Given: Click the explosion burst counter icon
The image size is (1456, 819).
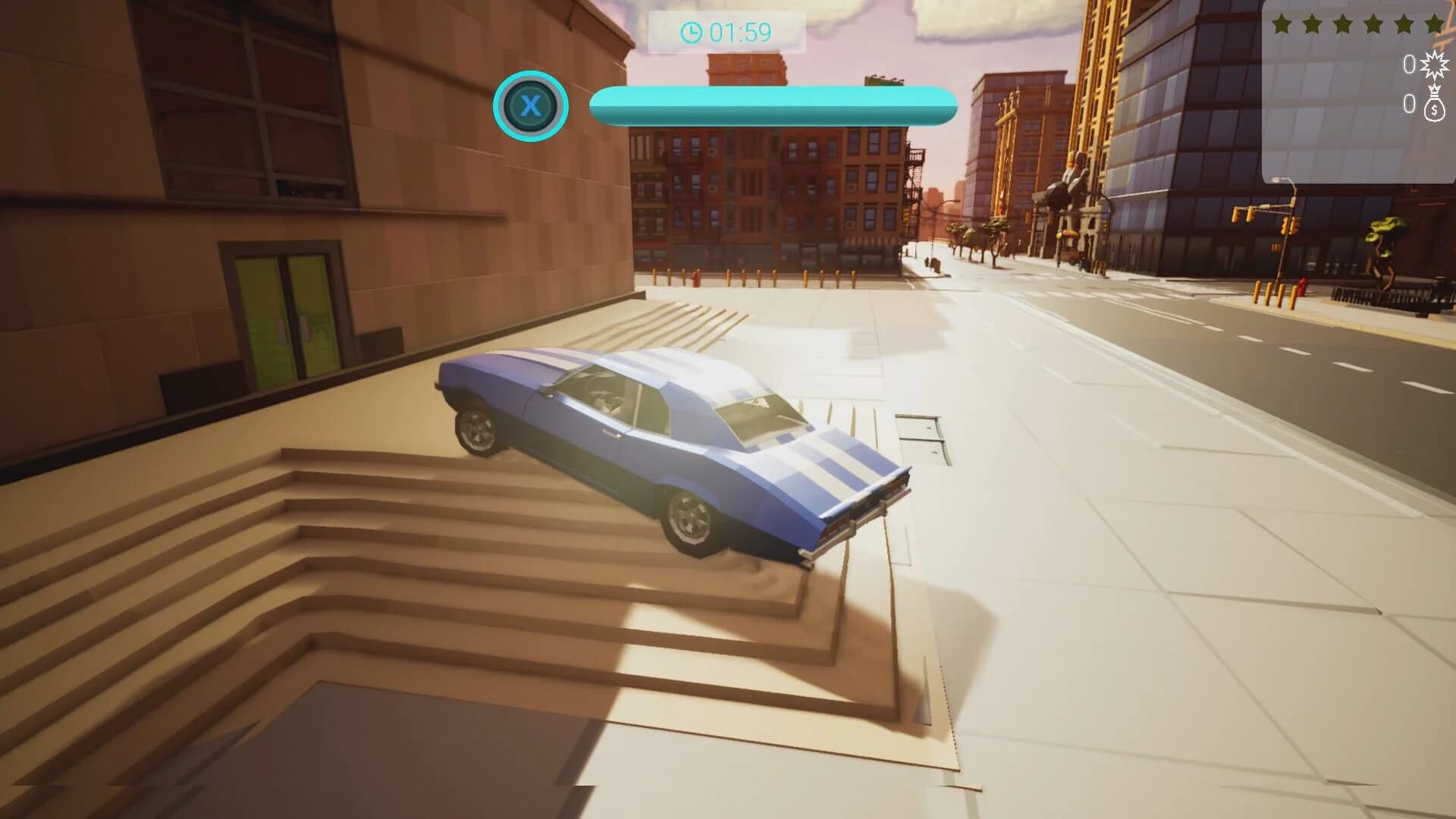Looking at the screenshot, I should click(x=1433, y=64).
